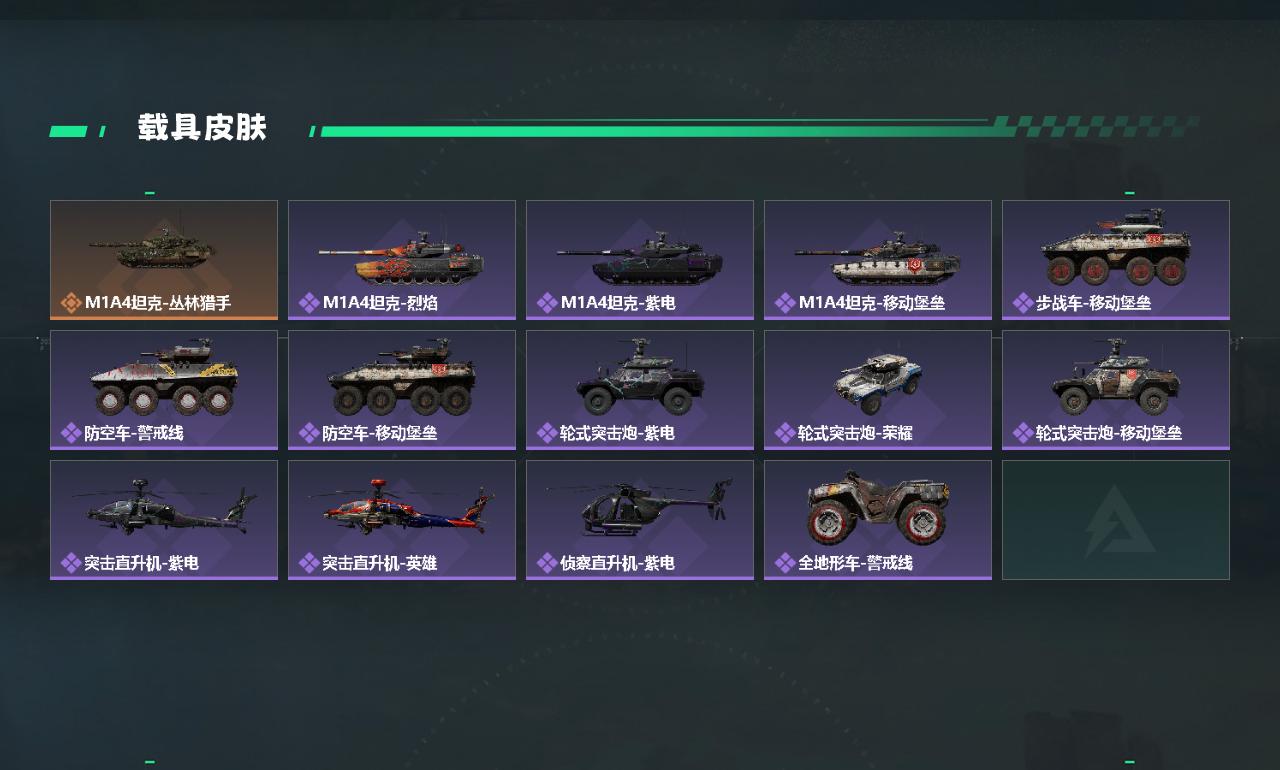Viewport: 1280px width, 770px height.
Task: Pick the M1A4坦克-紫电 tank skin
Action: [640, 259]
